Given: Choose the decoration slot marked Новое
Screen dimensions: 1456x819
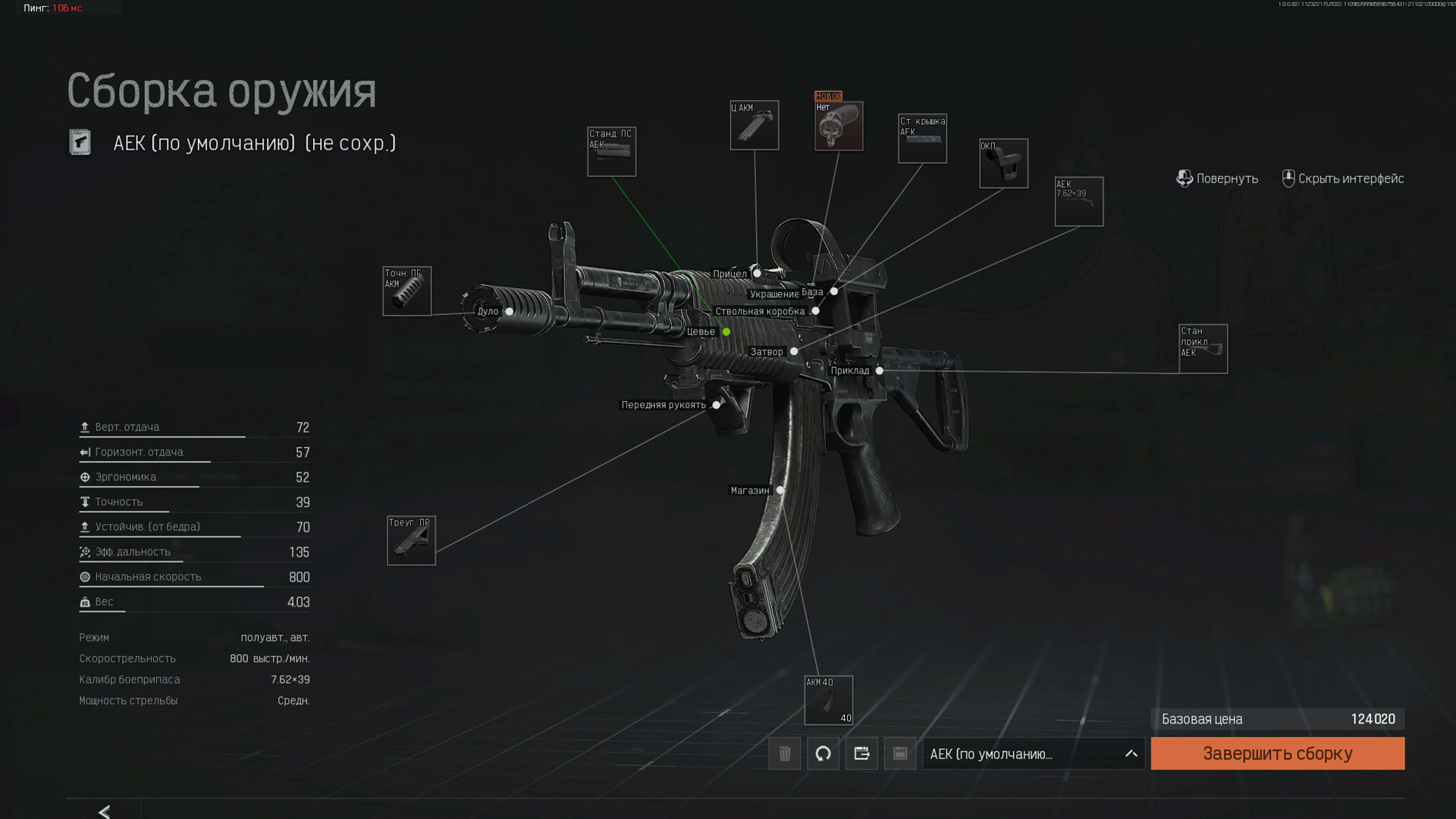Looking at the screenshot, I should point(838,126).
